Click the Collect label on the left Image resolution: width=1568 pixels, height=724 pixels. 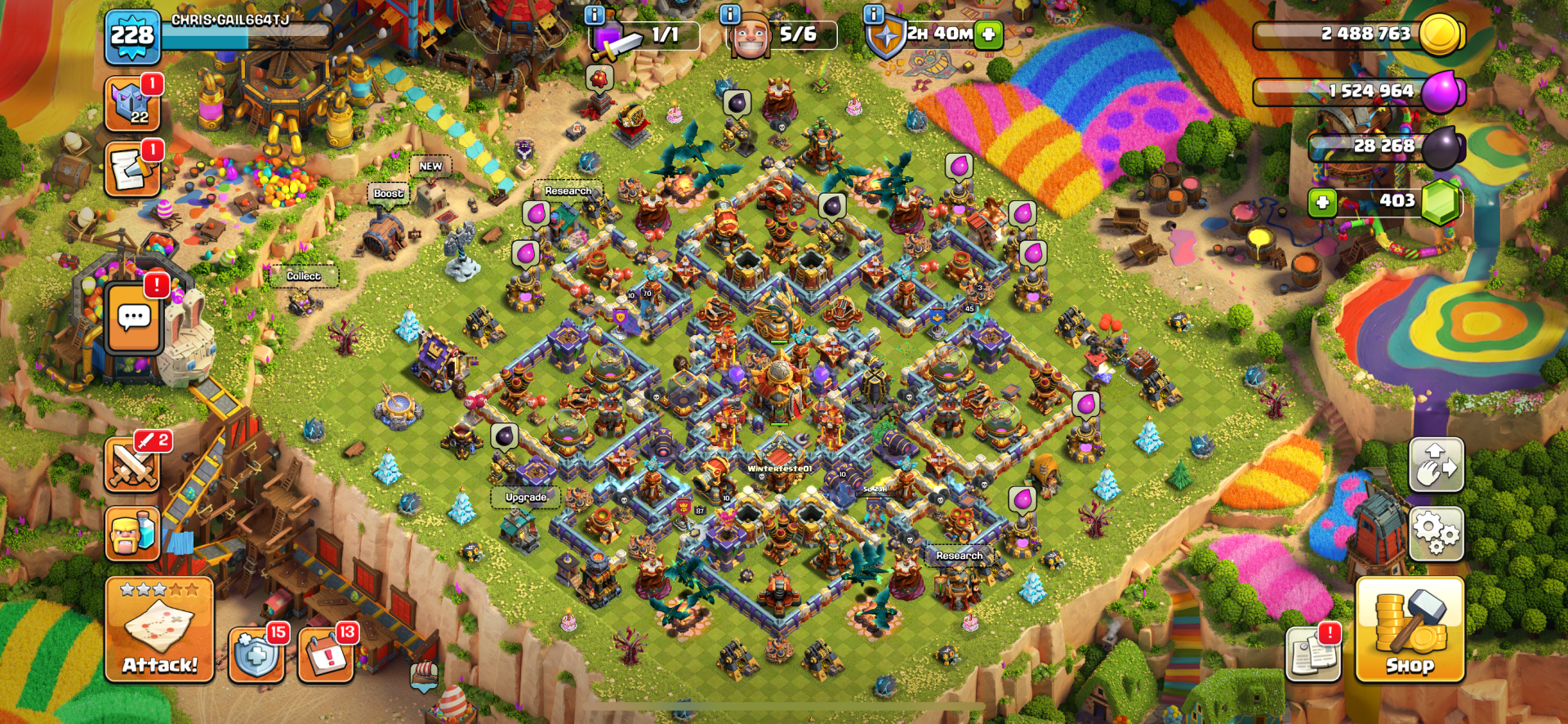pos(303,275)
